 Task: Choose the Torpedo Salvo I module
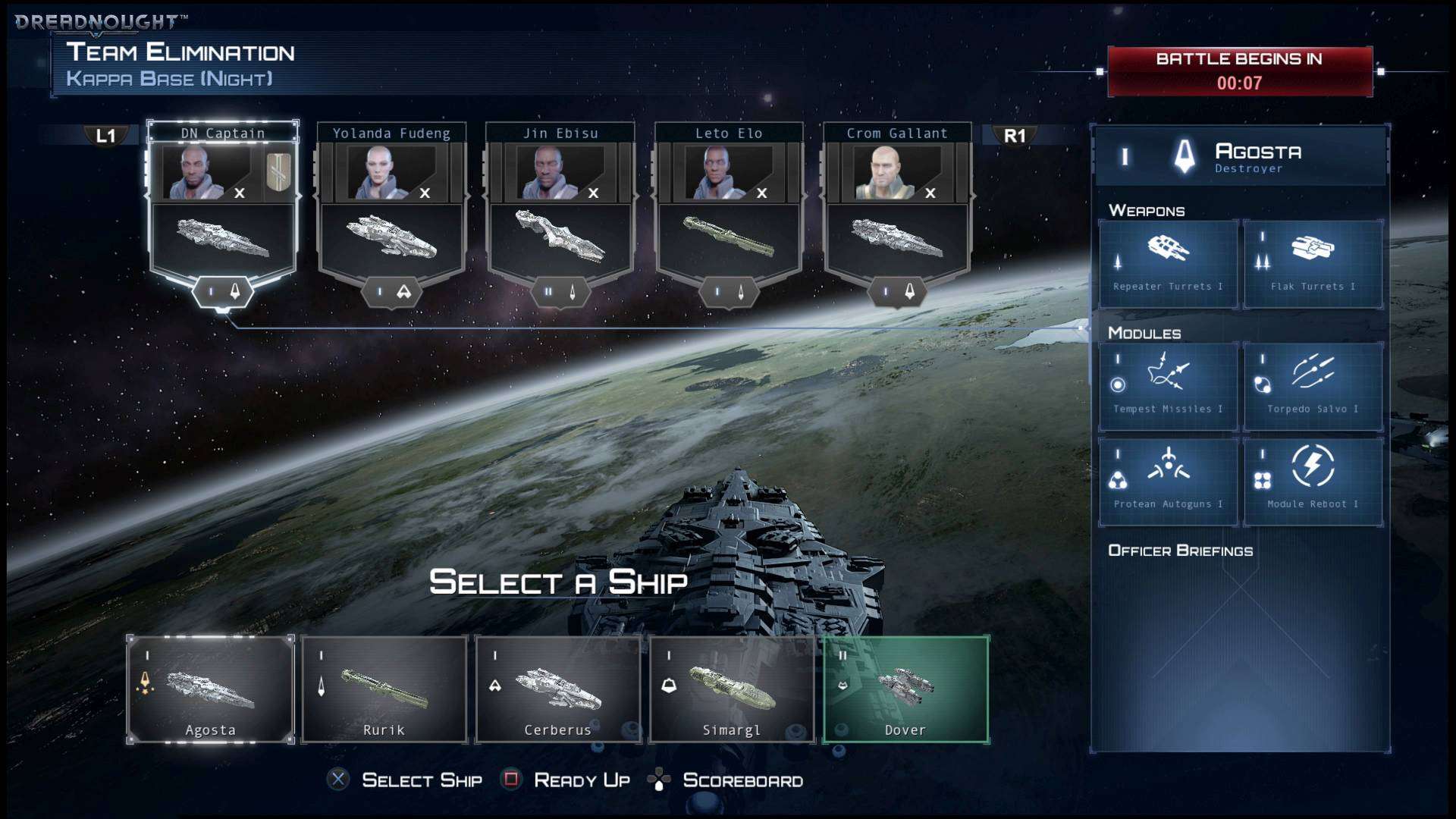pos(1313,387)
